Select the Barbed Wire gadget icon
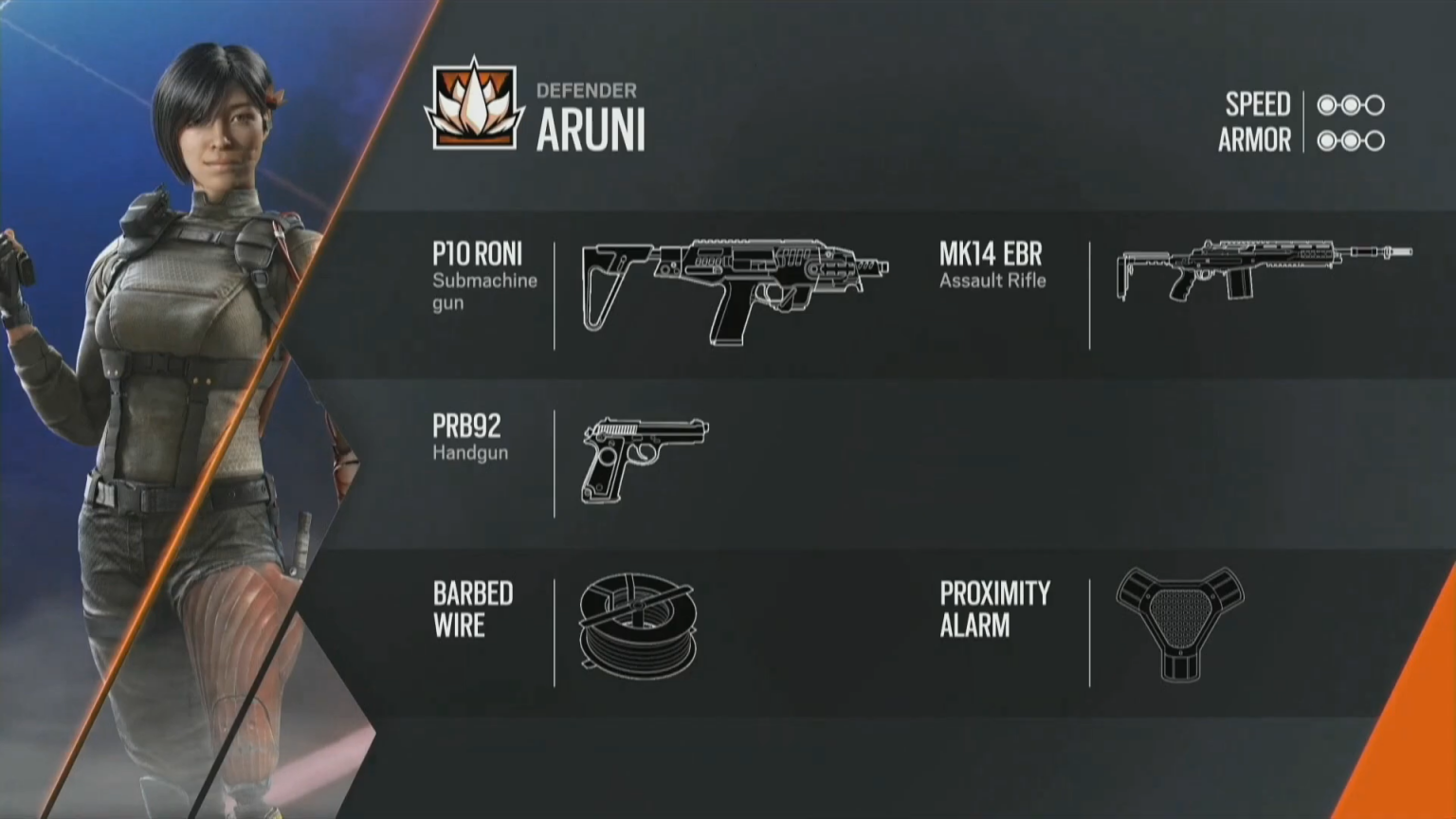Viewport: 1456px width, 819px height. click(x=640, y=626)
